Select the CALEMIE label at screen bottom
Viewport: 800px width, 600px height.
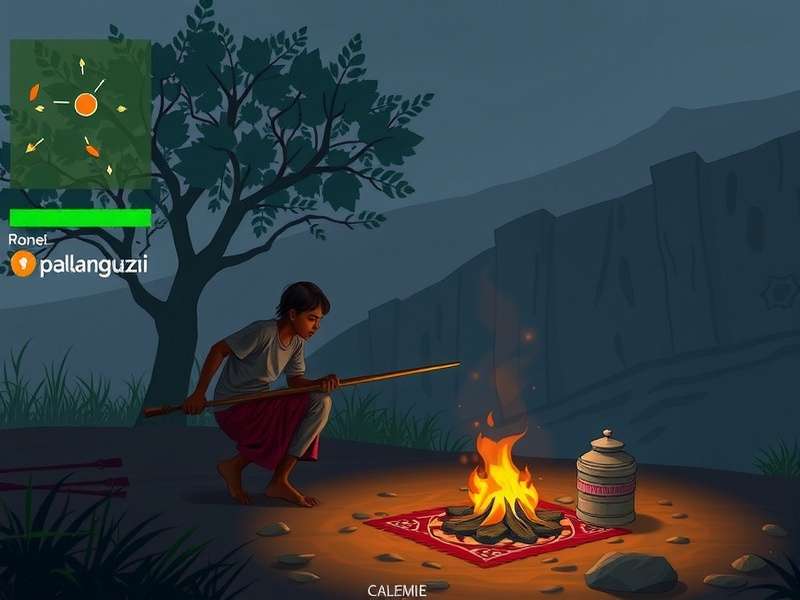pyautogui.click(x=397, y=590)
